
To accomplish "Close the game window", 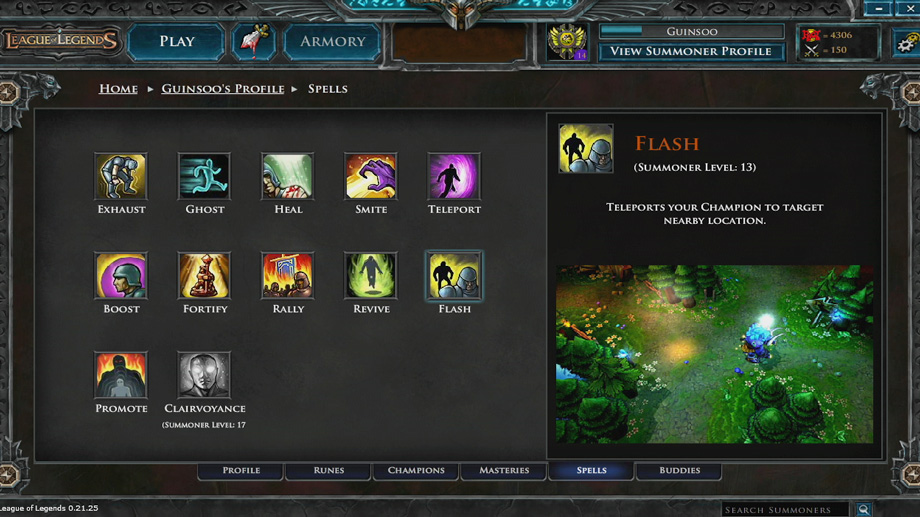I will coord(909,9).
